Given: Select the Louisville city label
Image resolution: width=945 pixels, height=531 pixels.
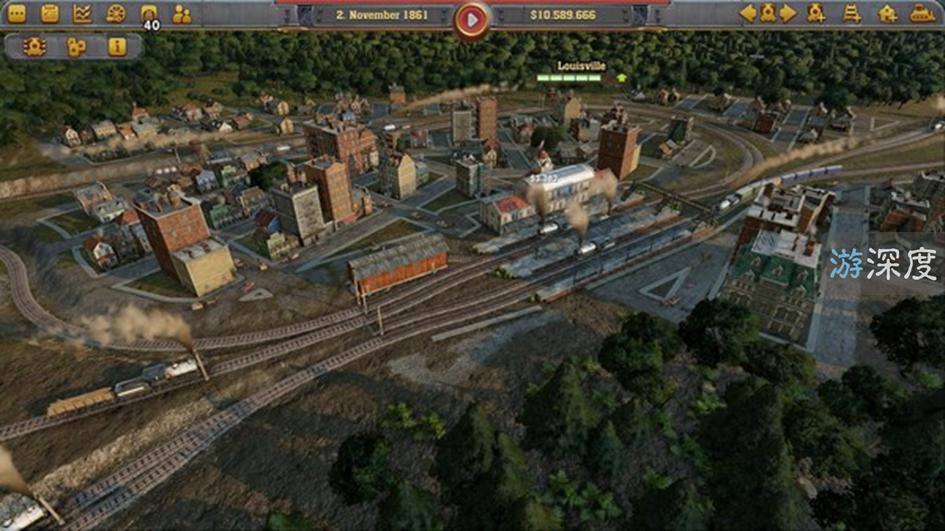Looking at the screenshot, I should (581, 66).
